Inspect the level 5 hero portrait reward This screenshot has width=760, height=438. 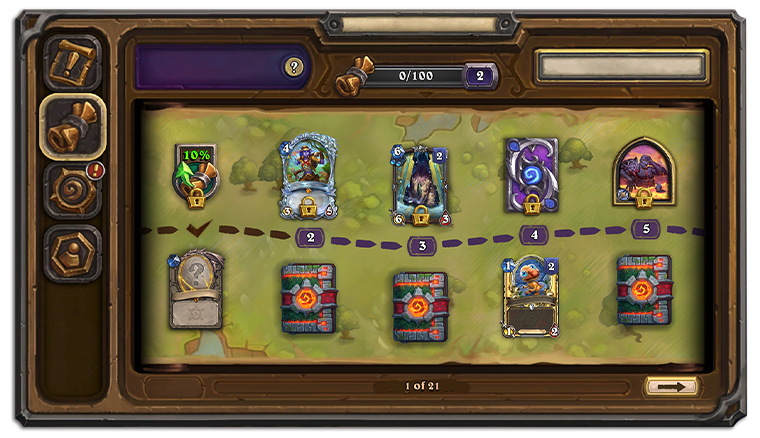click(643, 172)
